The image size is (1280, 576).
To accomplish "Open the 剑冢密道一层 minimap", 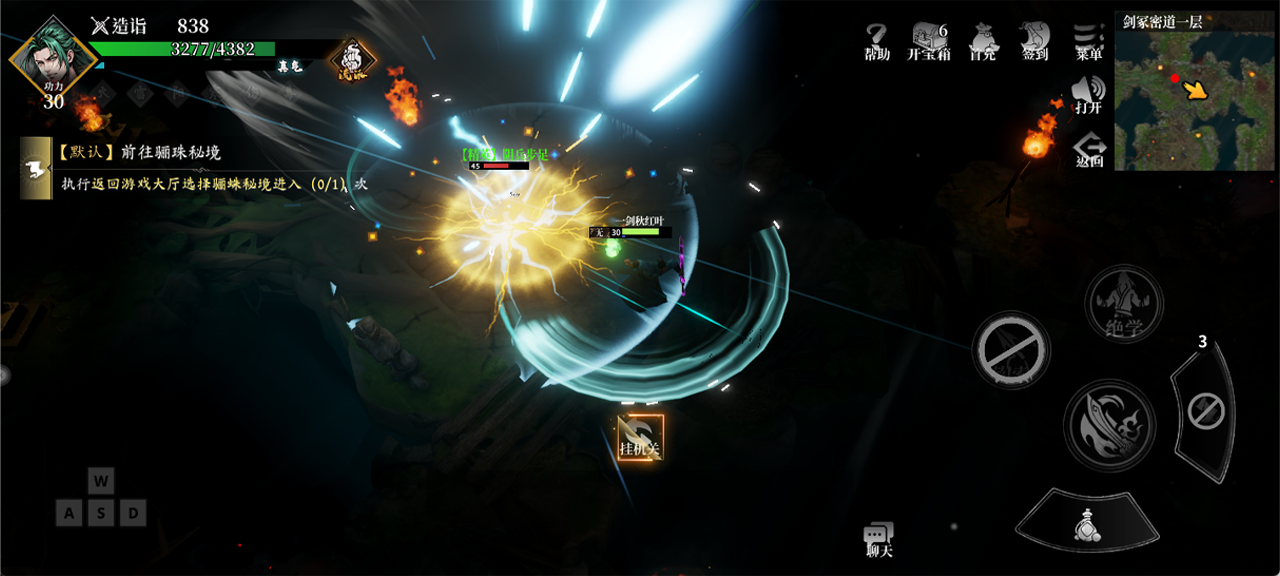I will [1195, 91].
